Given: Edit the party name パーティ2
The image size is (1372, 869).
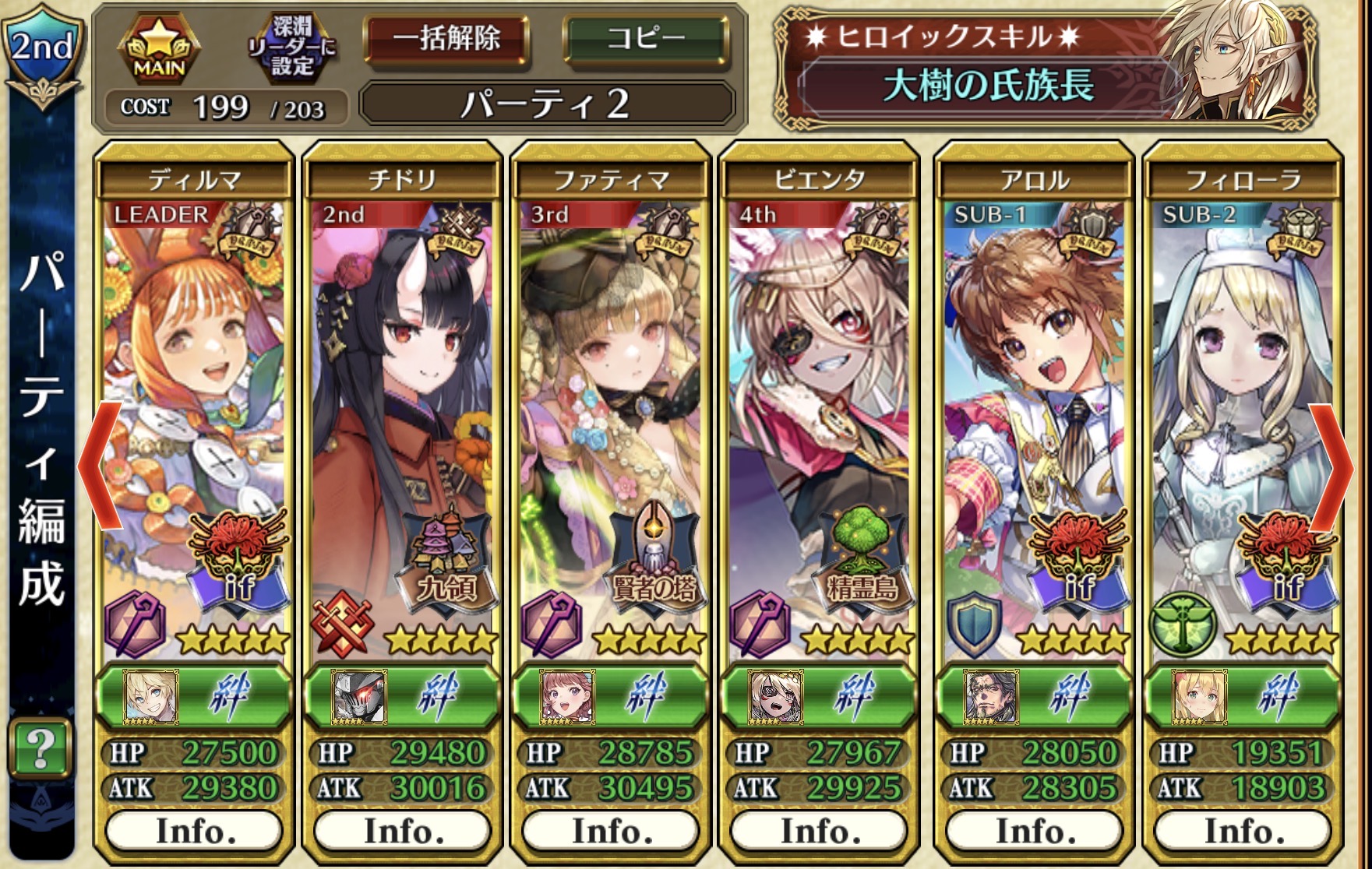Looking at the screenshot, I should pyautogui.click(x=546, y=104).
